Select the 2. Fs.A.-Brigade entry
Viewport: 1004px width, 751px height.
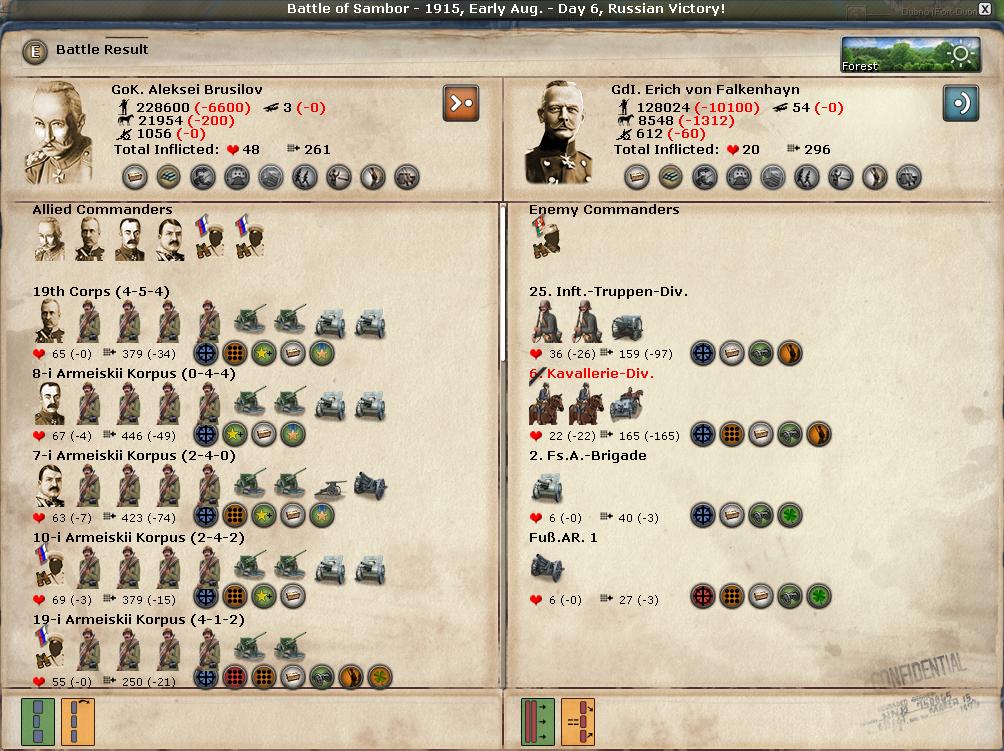pos(587,456)
